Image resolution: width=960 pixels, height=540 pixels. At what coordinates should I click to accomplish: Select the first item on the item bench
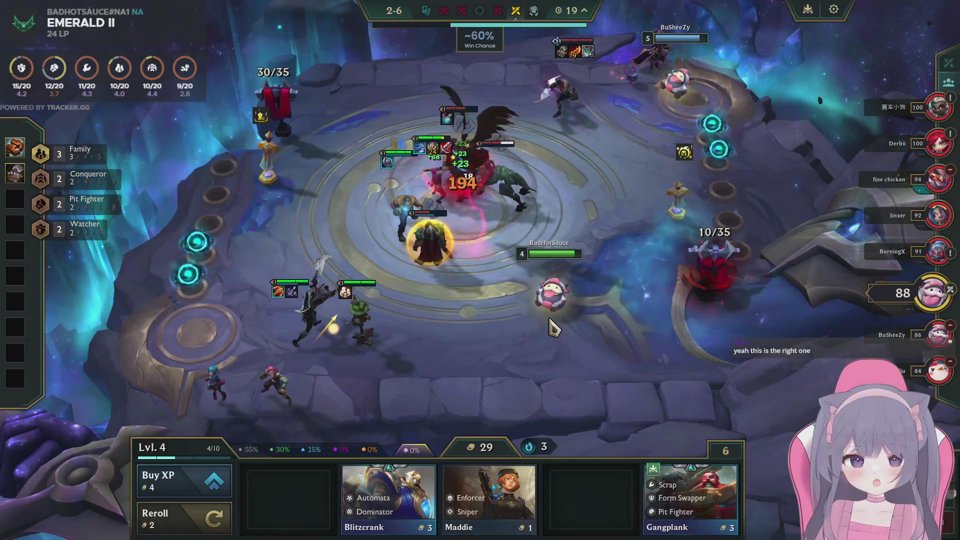[x=15, y=149]
